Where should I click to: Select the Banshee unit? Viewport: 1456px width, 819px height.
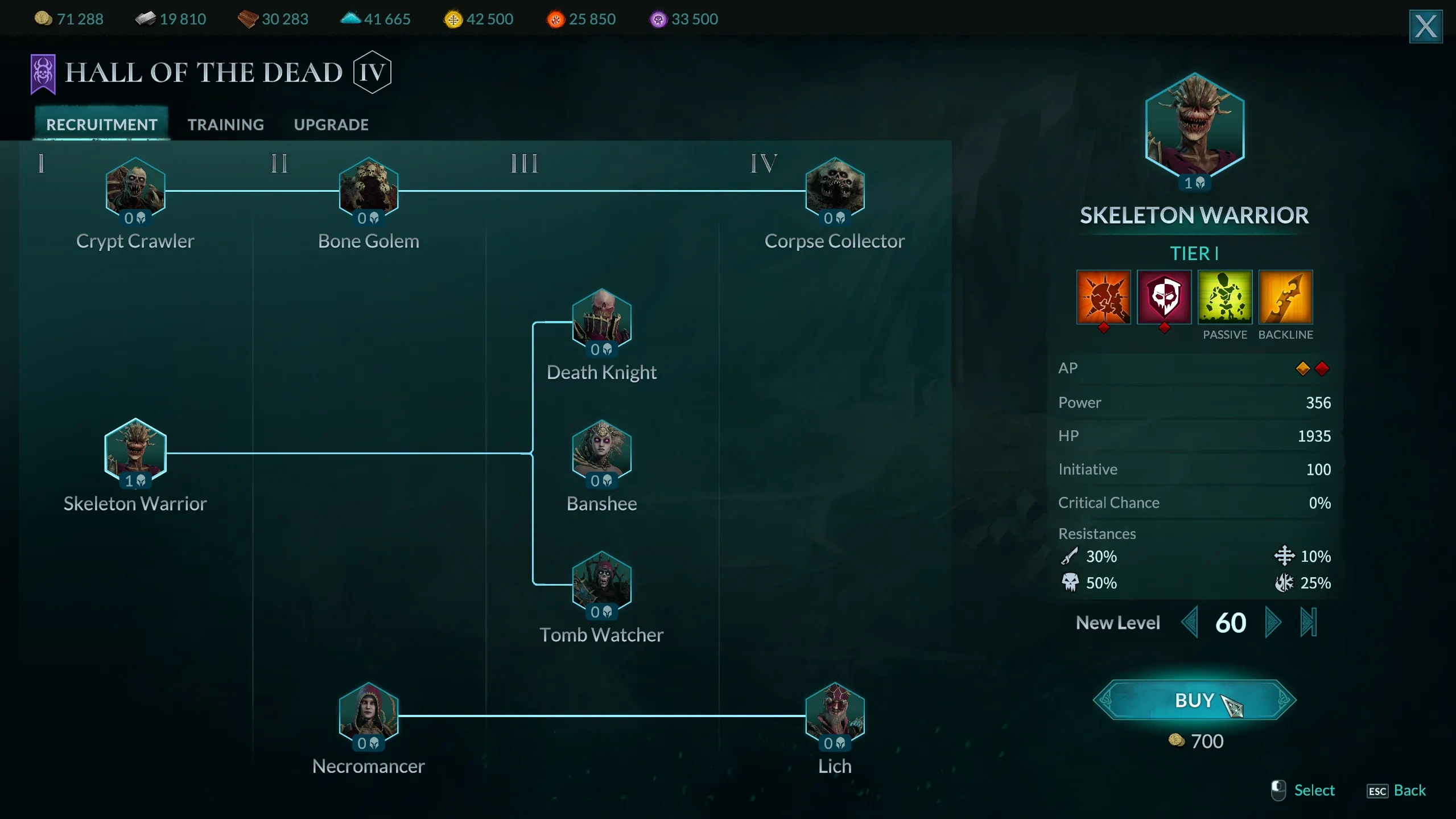click(601, 452)
